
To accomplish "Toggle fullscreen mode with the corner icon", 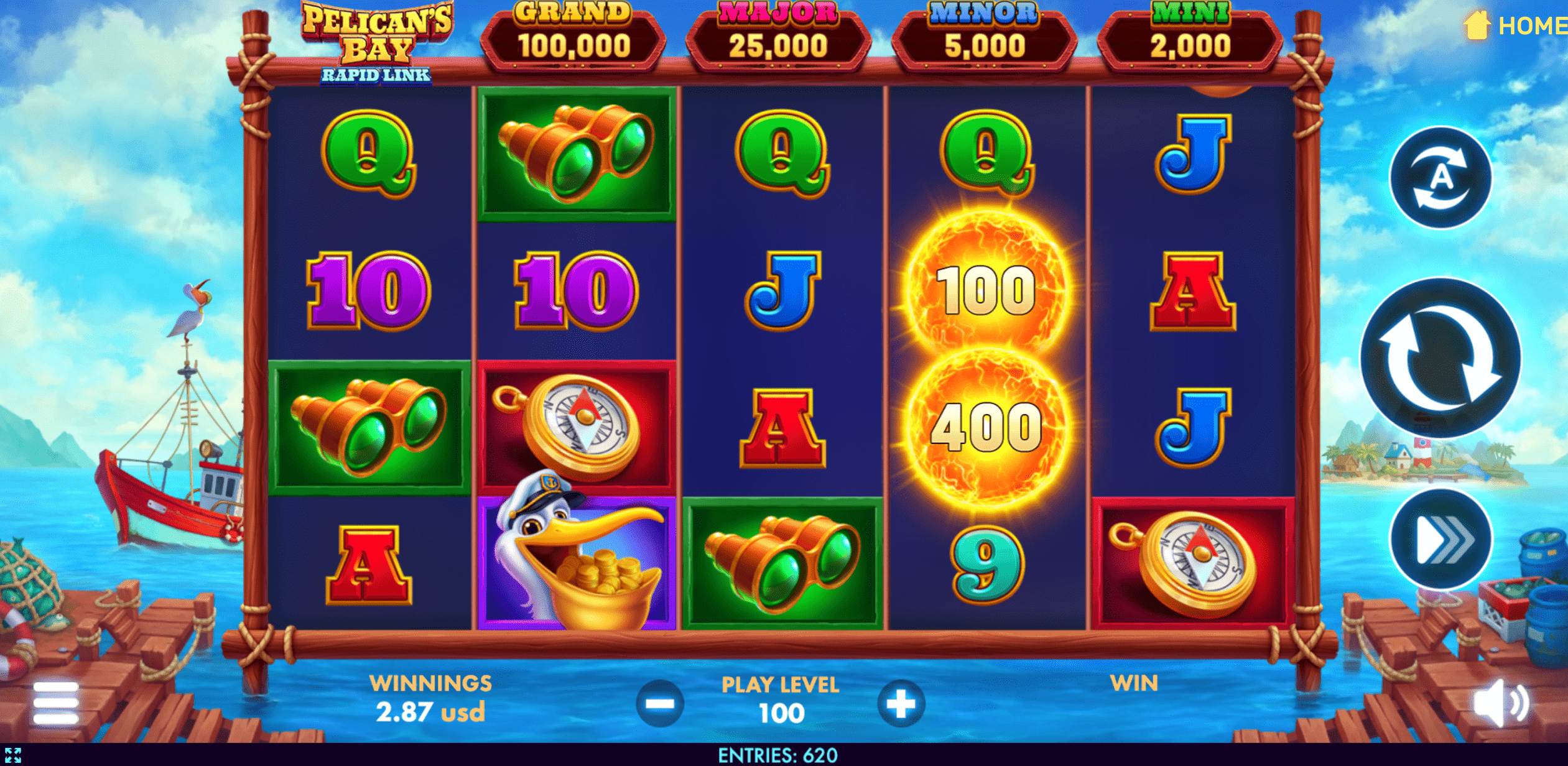I will coord(13,755).
